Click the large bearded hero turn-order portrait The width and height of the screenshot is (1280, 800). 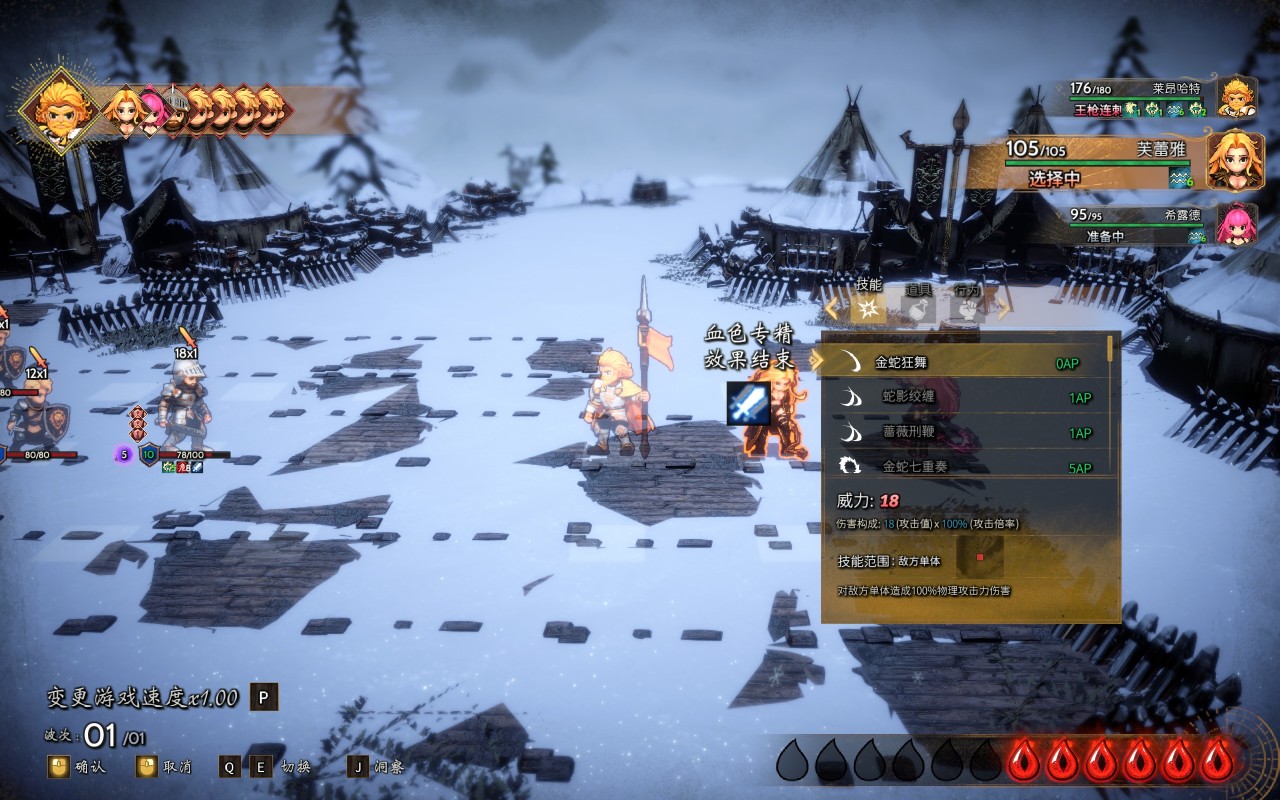click(58, 108)
